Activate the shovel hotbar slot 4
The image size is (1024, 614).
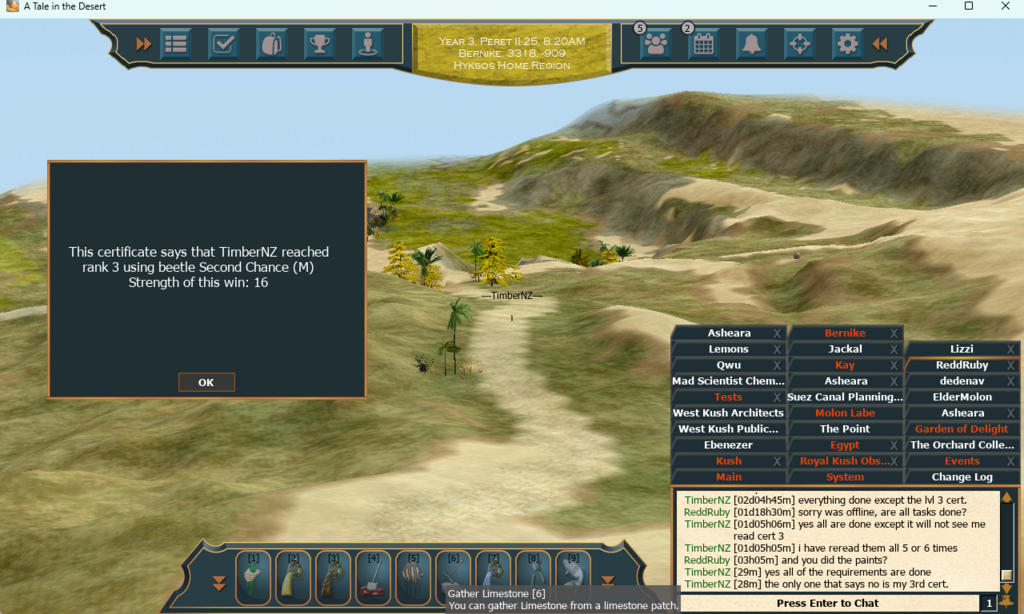click(x=374, y=580)
